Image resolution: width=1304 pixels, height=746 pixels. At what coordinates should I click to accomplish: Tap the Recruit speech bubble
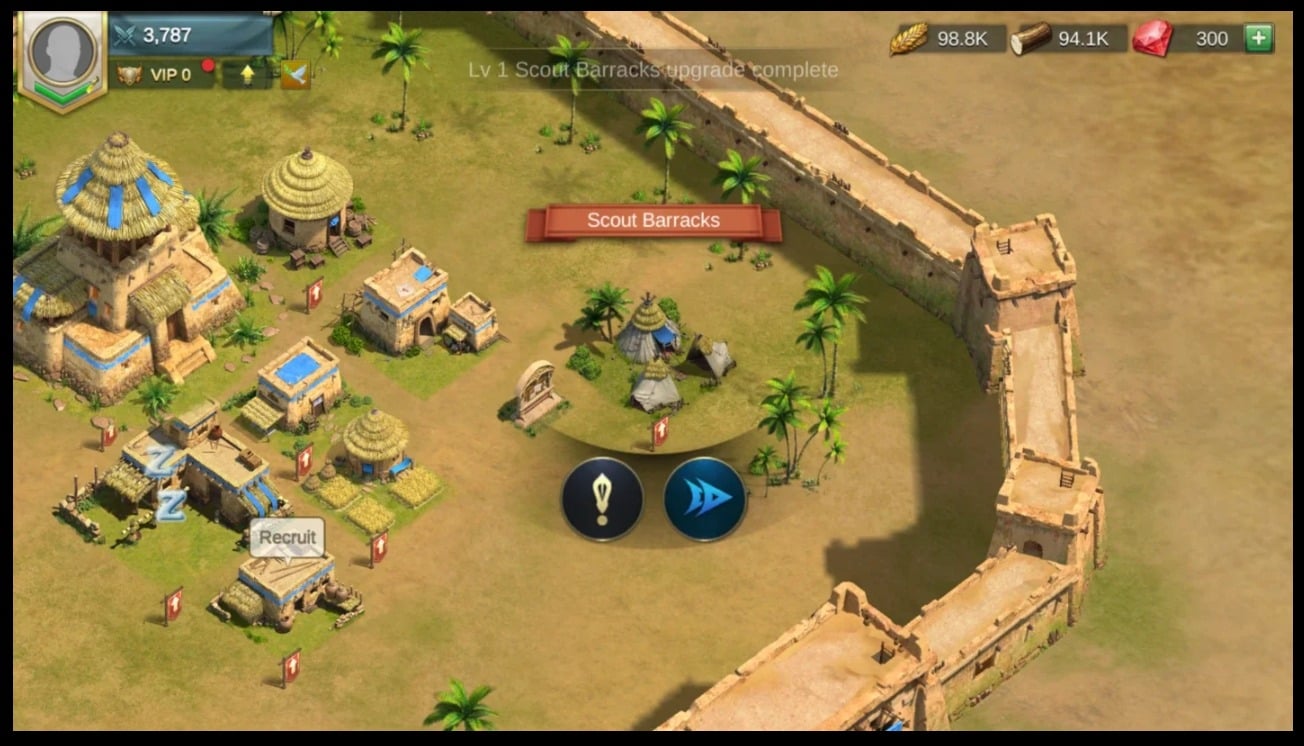287,537
